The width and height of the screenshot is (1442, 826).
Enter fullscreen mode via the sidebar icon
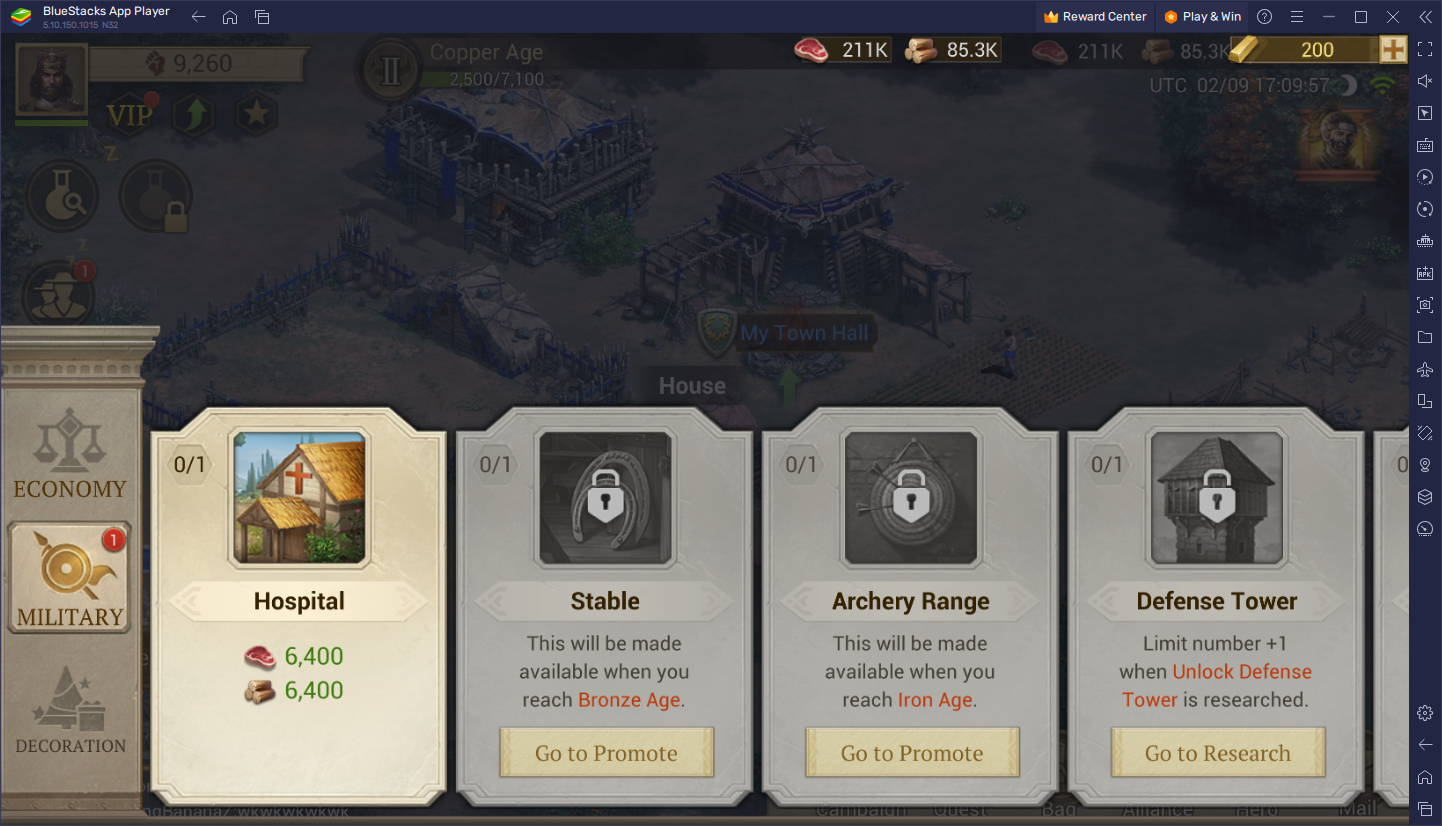tap(1425, 49)
